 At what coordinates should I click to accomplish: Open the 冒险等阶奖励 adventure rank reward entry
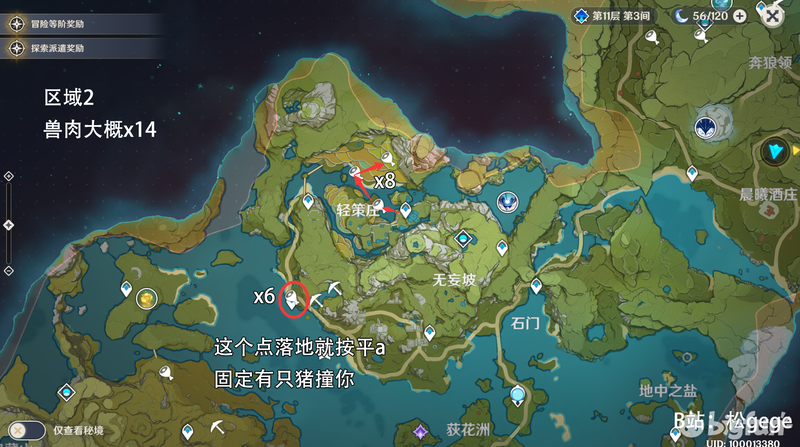click(x=62, y=25)
